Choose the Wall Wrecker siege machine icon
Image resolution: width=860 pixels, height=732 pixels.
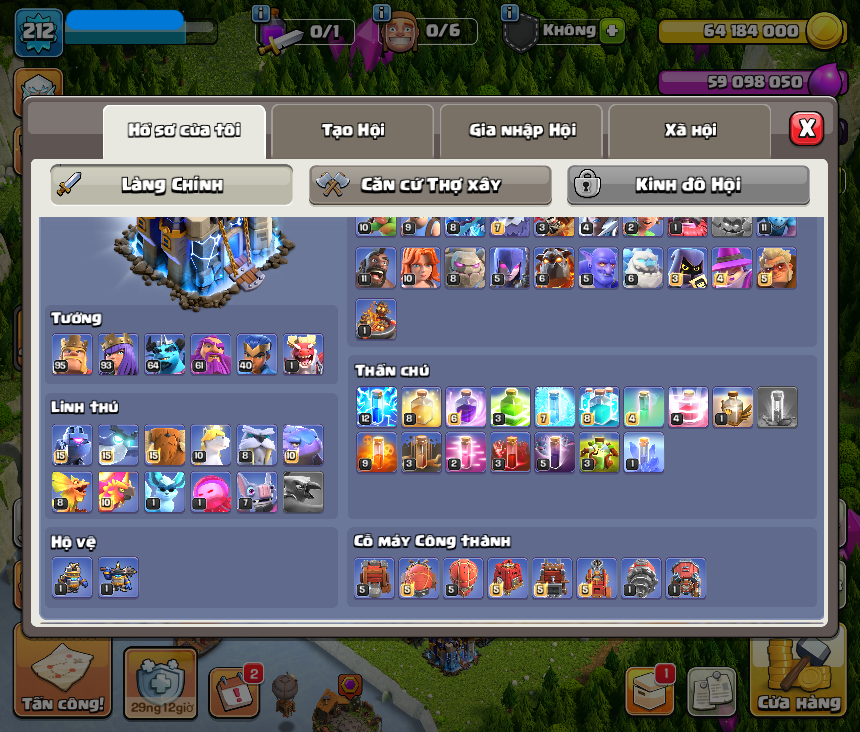coord(375,578)
